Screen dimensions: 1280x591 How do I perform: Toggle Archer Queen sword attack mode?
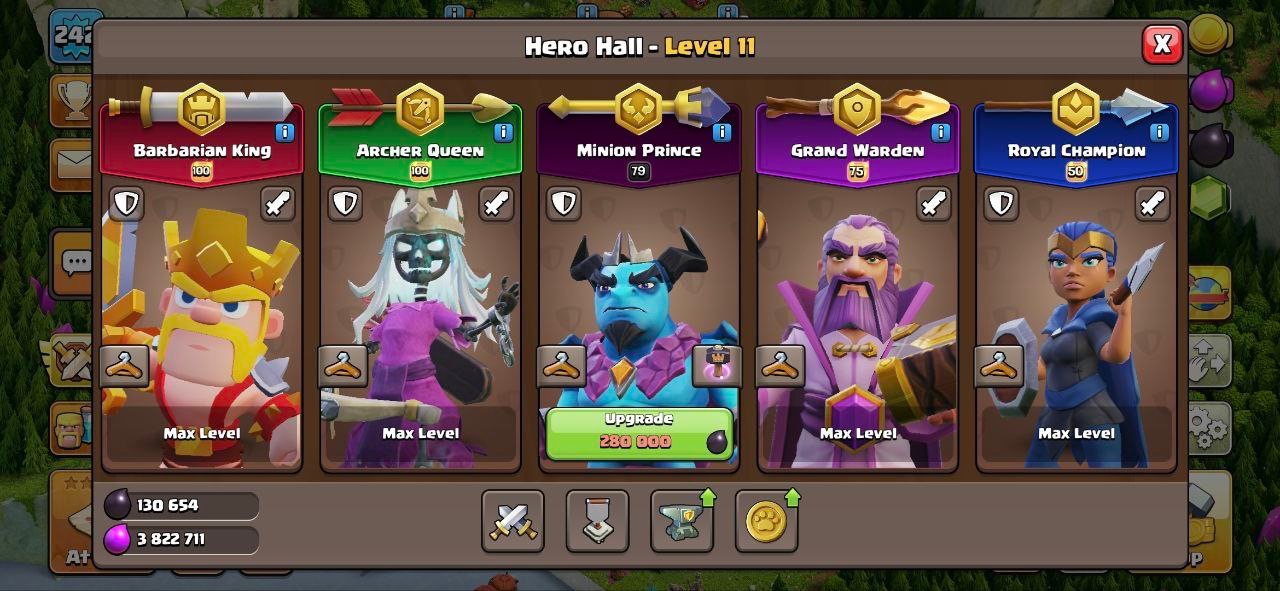(x=496, y=204)
